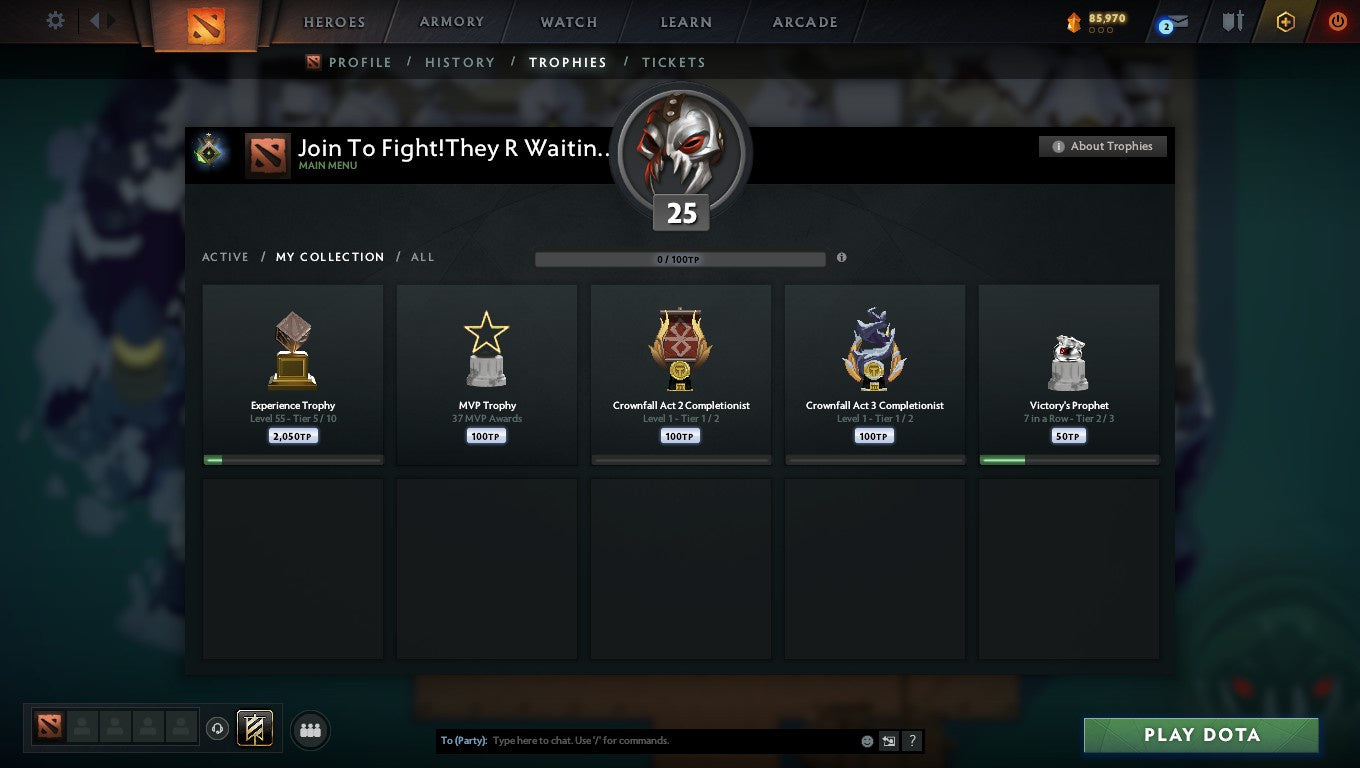Screen dimensions: 1360x768
Task: Click the shield and sword armory icon
Action: (x=1232, y=20)
